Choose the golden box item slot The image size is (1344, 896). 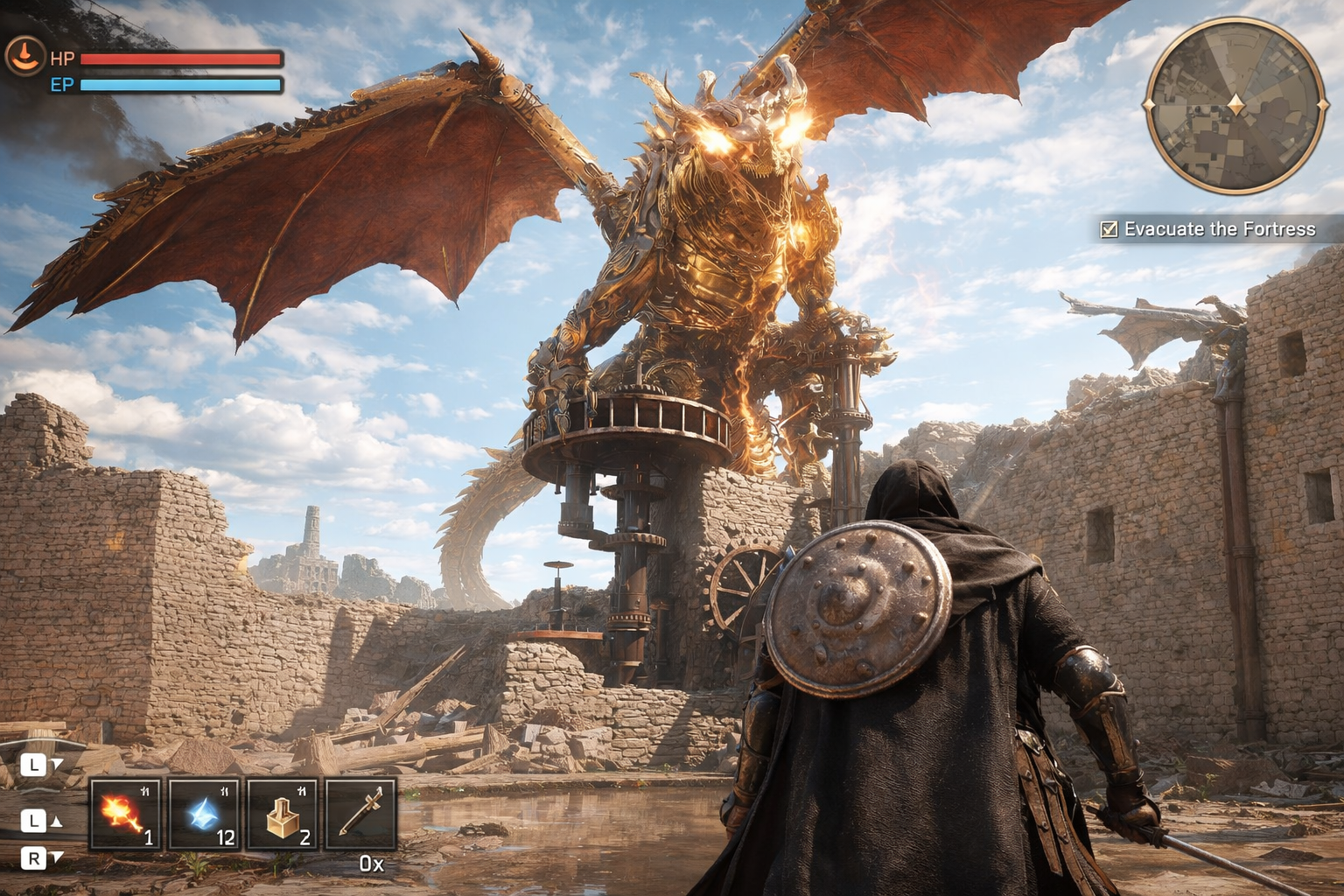pos(282,815)
